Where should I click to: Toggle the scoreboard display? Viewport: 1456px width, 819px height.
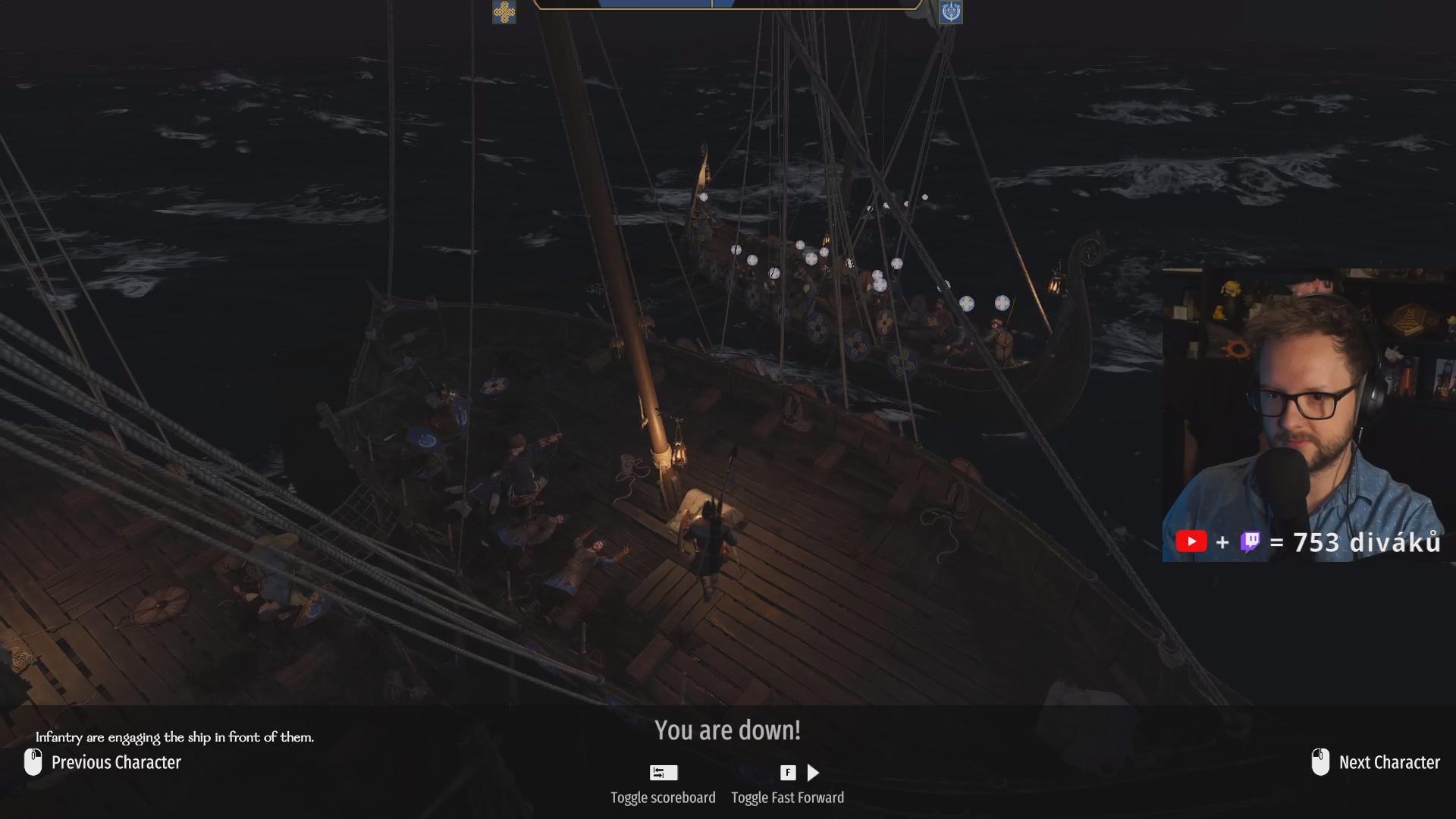(664, 773)
